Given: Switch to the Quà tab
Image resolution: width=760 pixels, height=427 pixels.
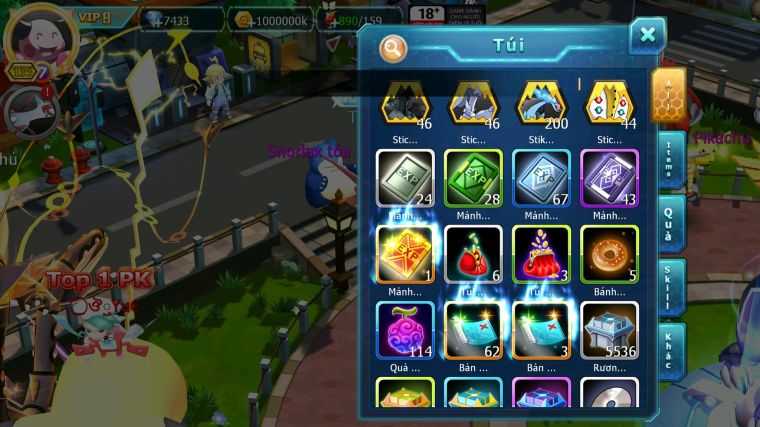Looking at the screenshot, I should 670,222.
